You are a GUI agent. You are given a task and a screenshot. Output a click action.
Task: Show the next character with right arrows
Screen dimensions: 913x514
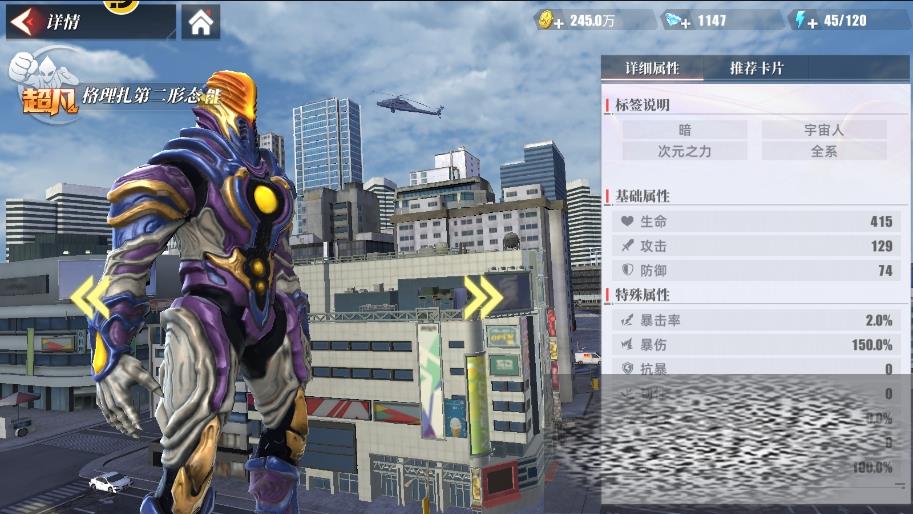[x=483, y=296]
